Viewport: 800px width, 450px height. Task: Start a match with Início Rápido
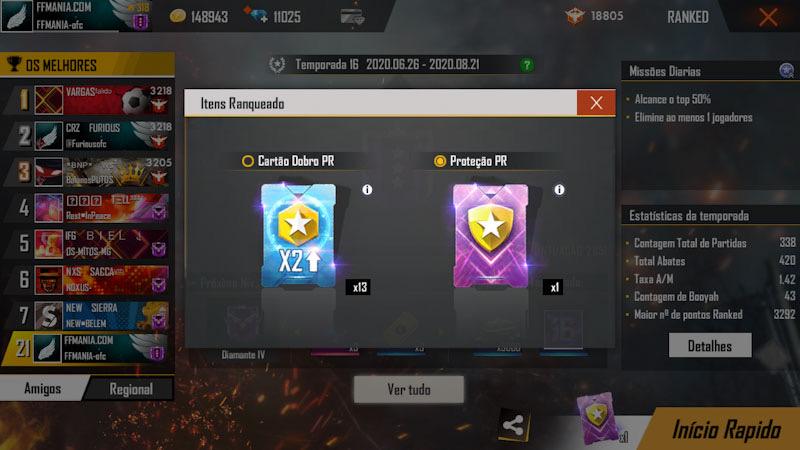pyautogui.click(x=725, y=430)
